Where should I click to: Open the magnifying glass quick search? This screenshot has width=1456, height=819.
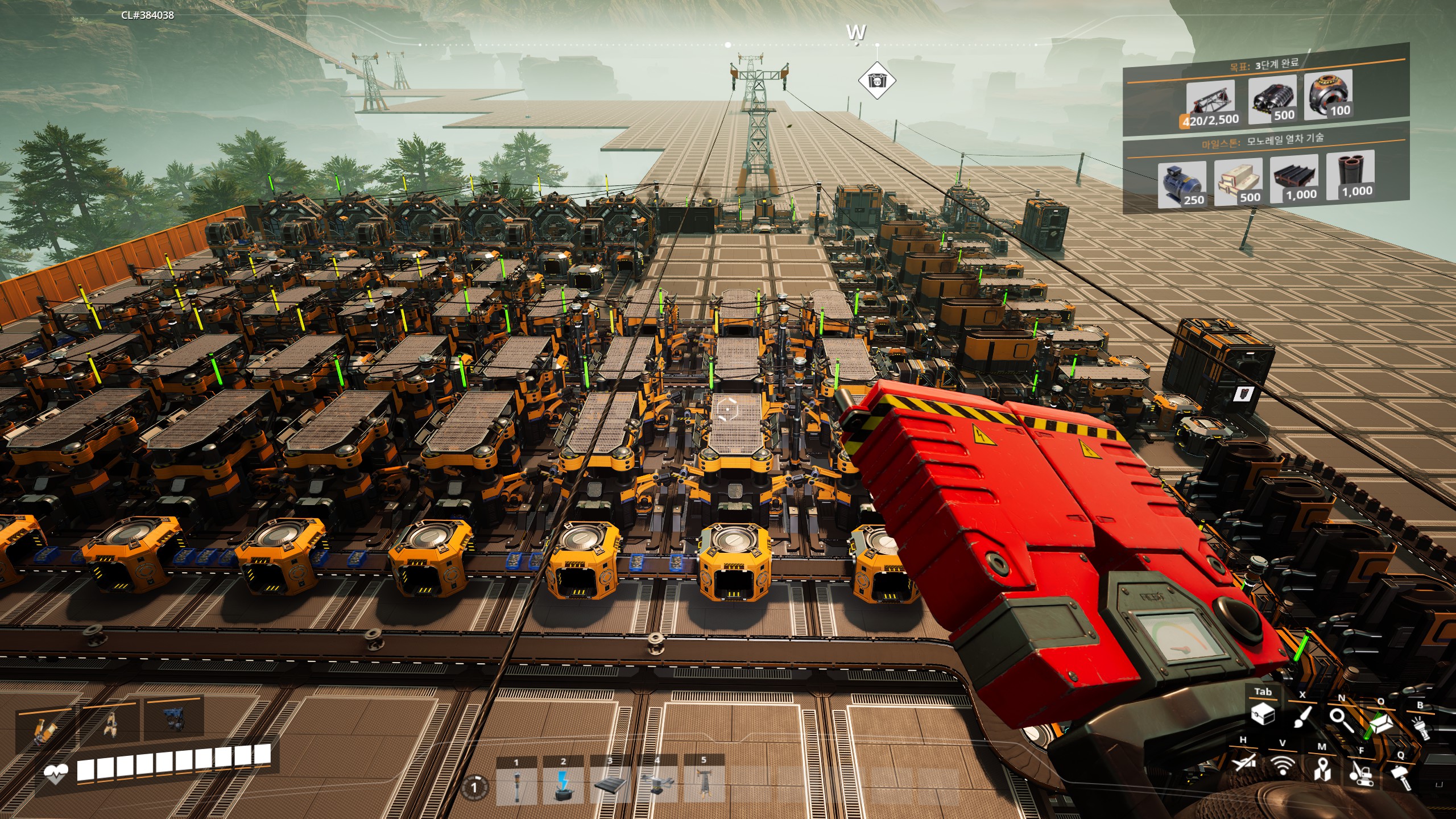1342,720
